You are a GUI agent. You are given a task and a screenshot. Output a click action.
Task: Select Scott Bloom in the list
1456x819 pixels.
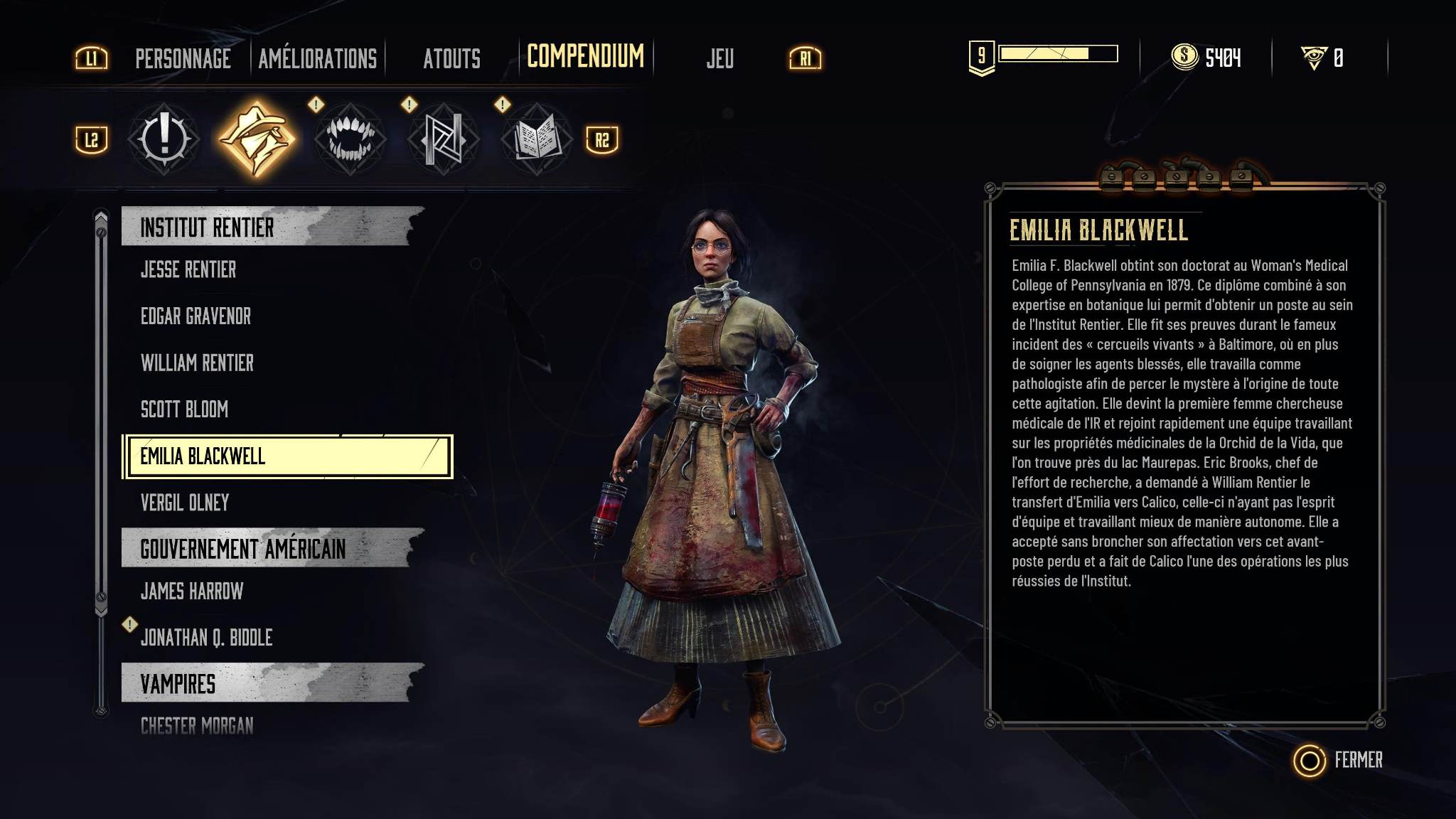tap(184, 409)
